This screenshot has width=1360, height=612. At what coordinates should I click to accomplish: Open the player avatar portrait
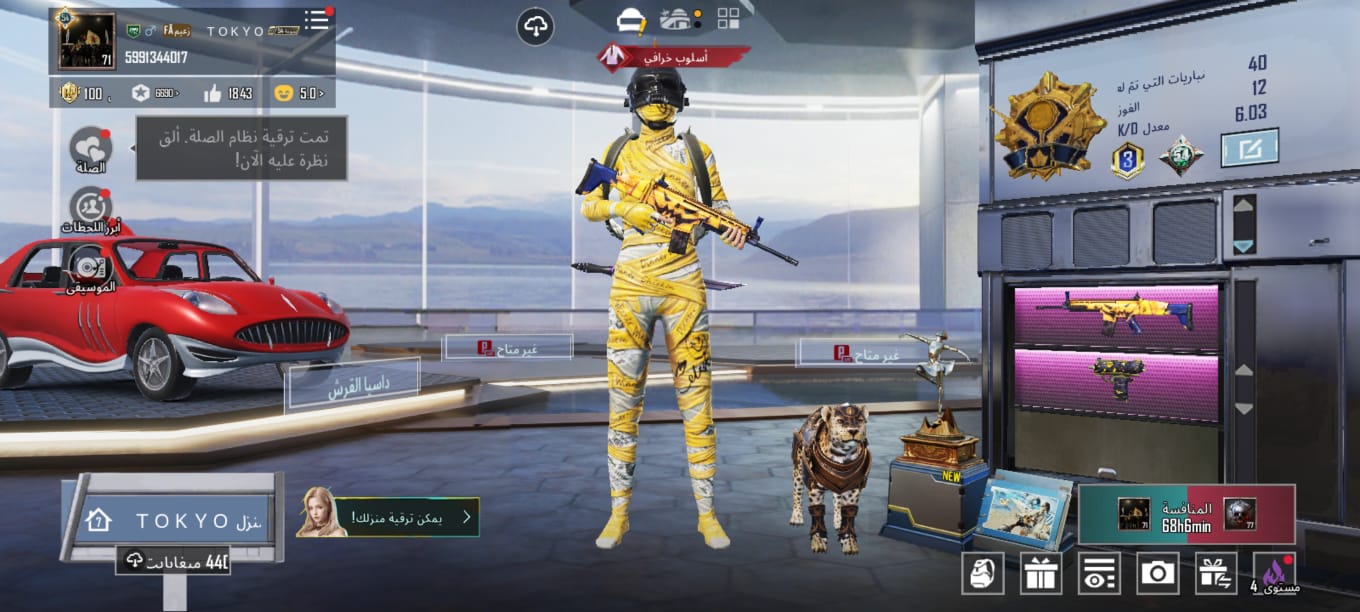click(86, 41)
